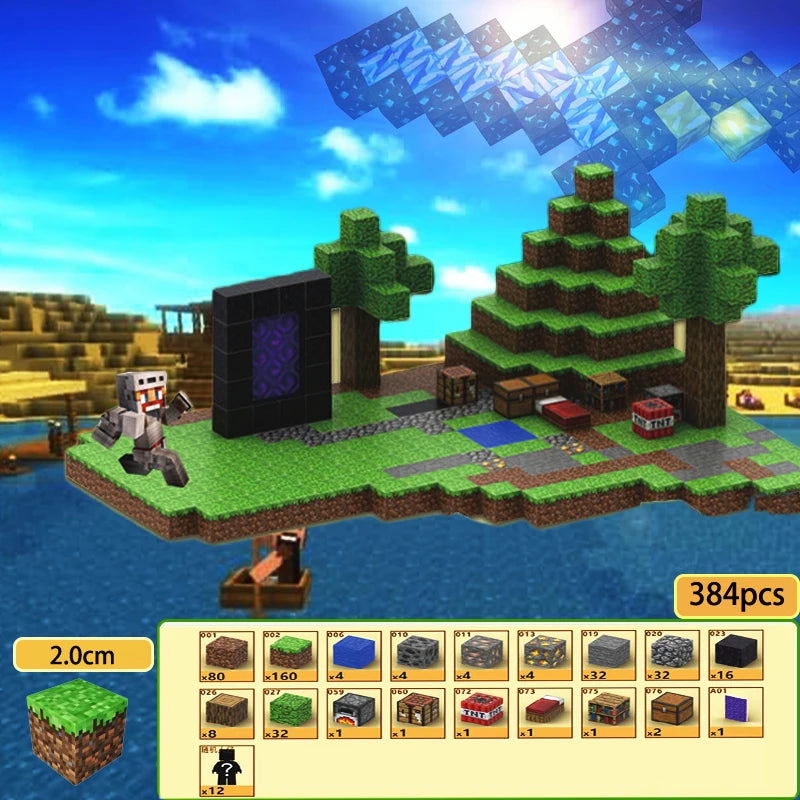Screen dimensions: 800x800
Task: Select the grass block slot with x160
Action: (x=290, y=654)
